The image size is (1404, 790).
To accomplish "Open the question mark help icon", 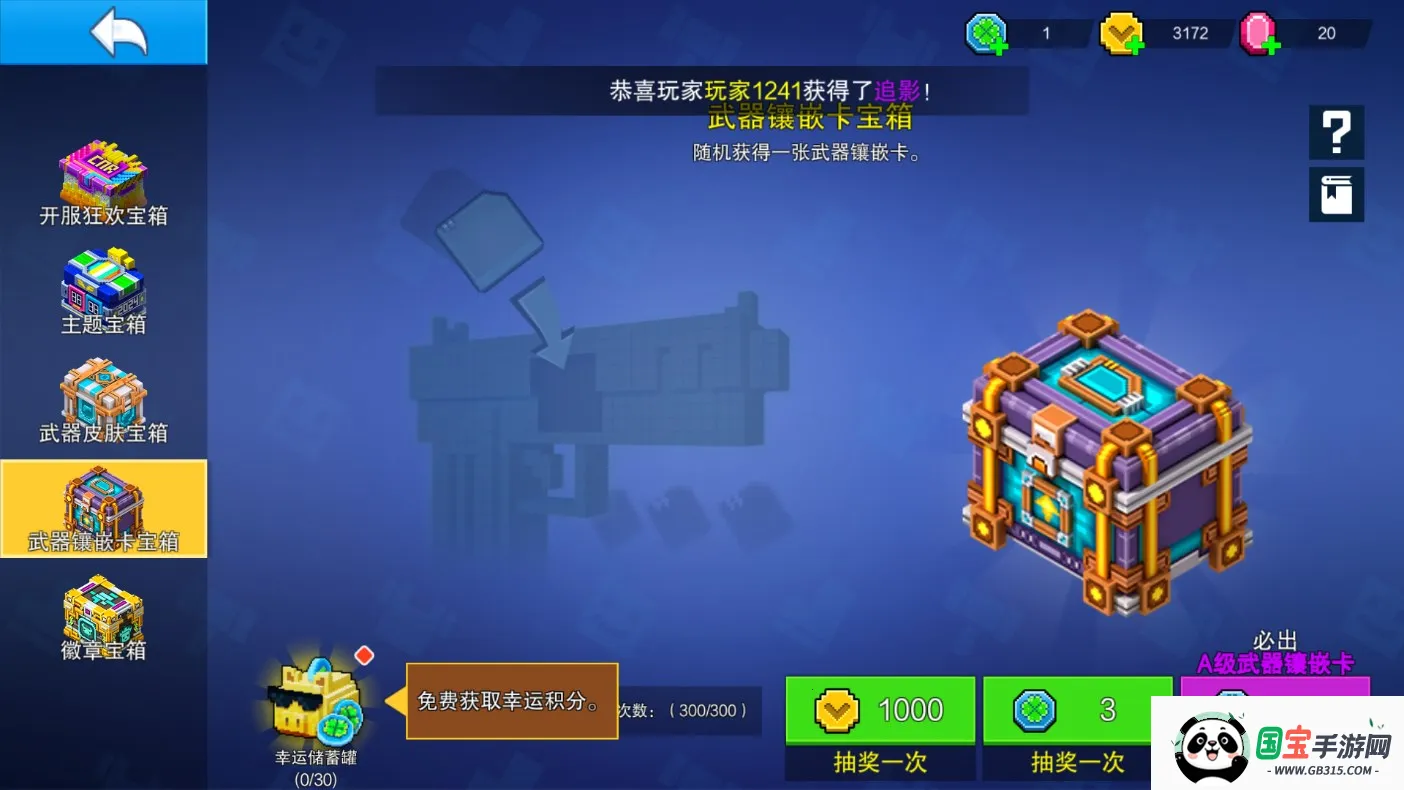I will [1336, 131].
